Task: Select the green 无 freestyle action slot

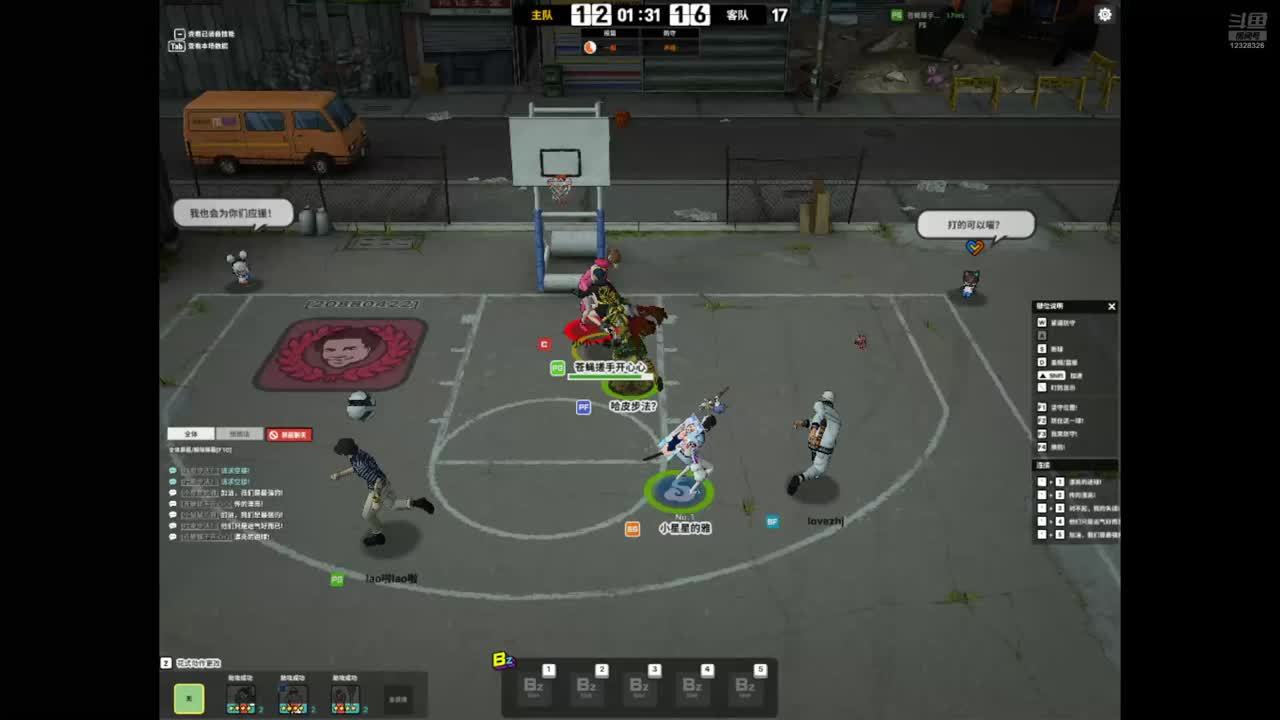Action: 189,698
